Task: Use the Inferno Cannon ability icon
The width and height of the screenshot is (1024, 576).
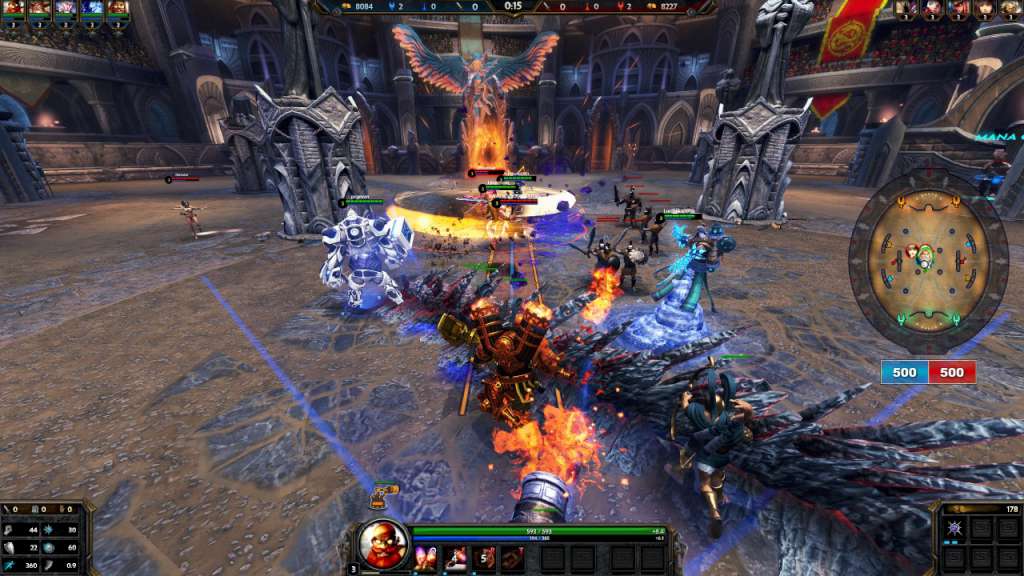Action: tap(455, 559)
